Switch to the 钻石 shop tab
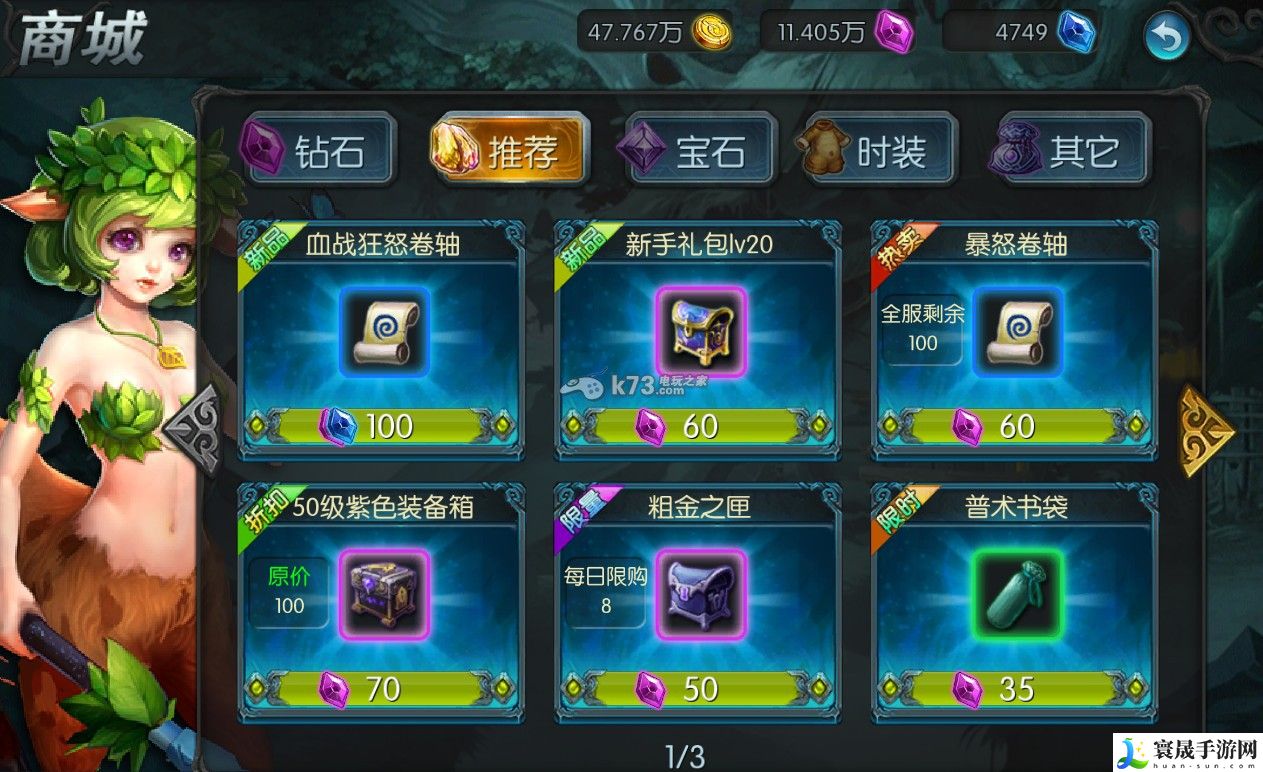Screen dimensions: 1263x772 [320, 151]
